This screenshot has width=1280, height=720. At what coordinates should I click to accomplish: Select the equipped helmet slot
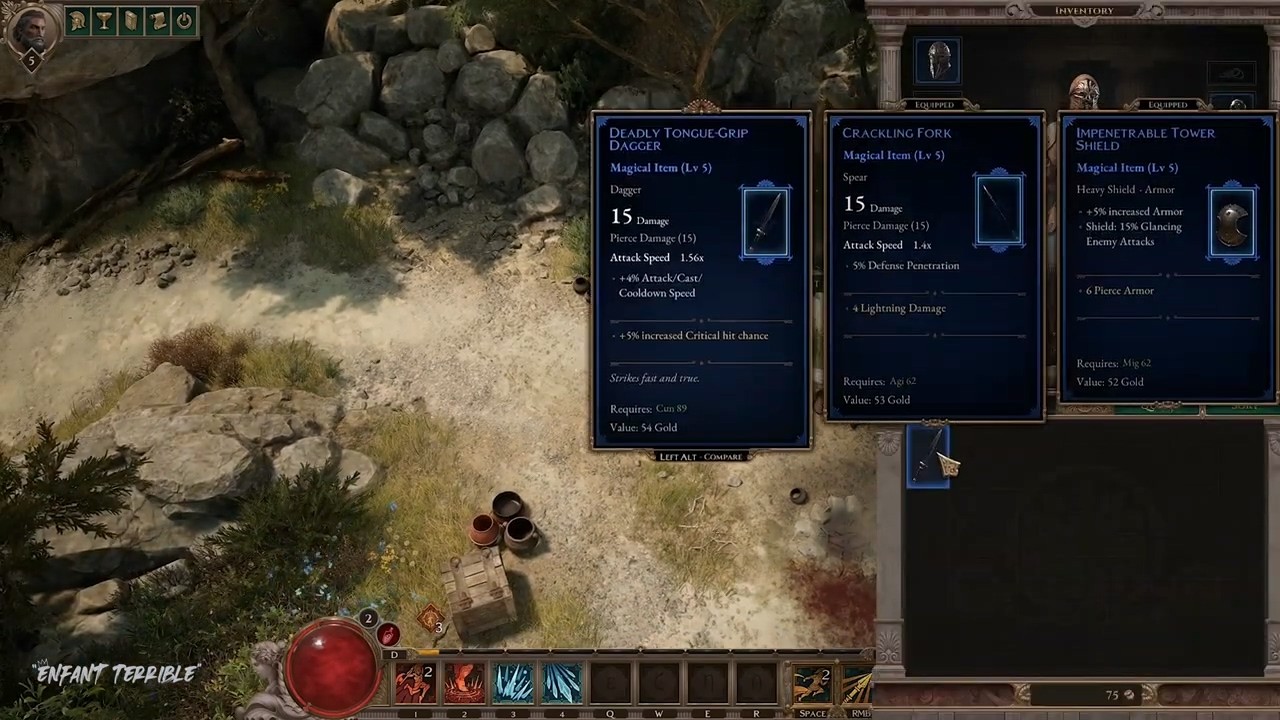pyautogui.click(x=938, y=62)
